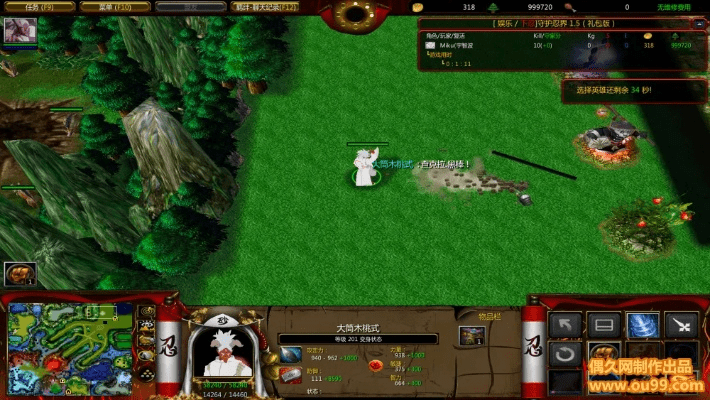Activate the golden ability icon
The image size is (710, 400).
click(x=604, y=354)
